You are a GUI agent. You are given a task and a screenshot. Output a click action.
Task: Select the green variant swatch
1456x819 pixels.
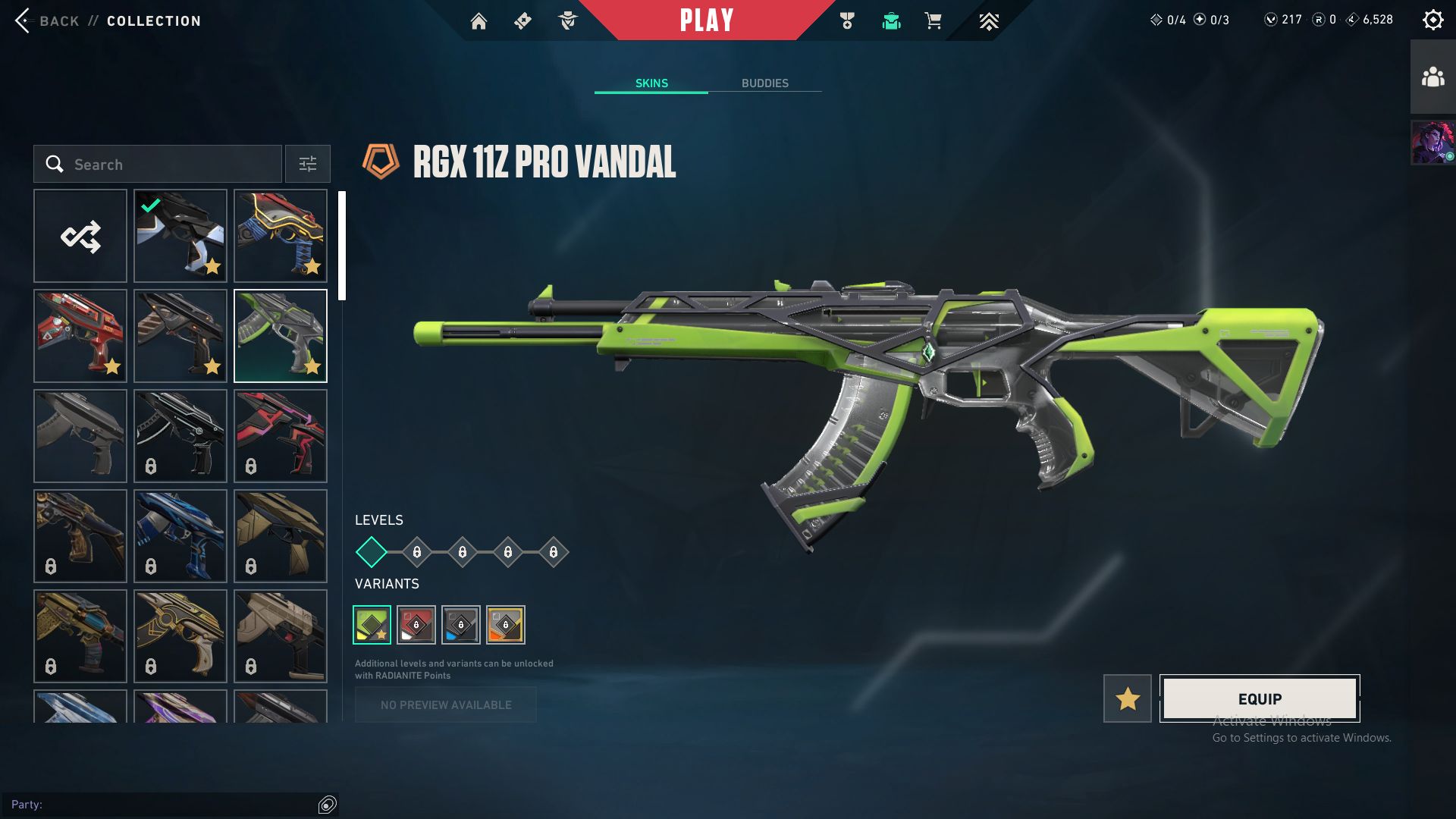[x=372, y=625]
